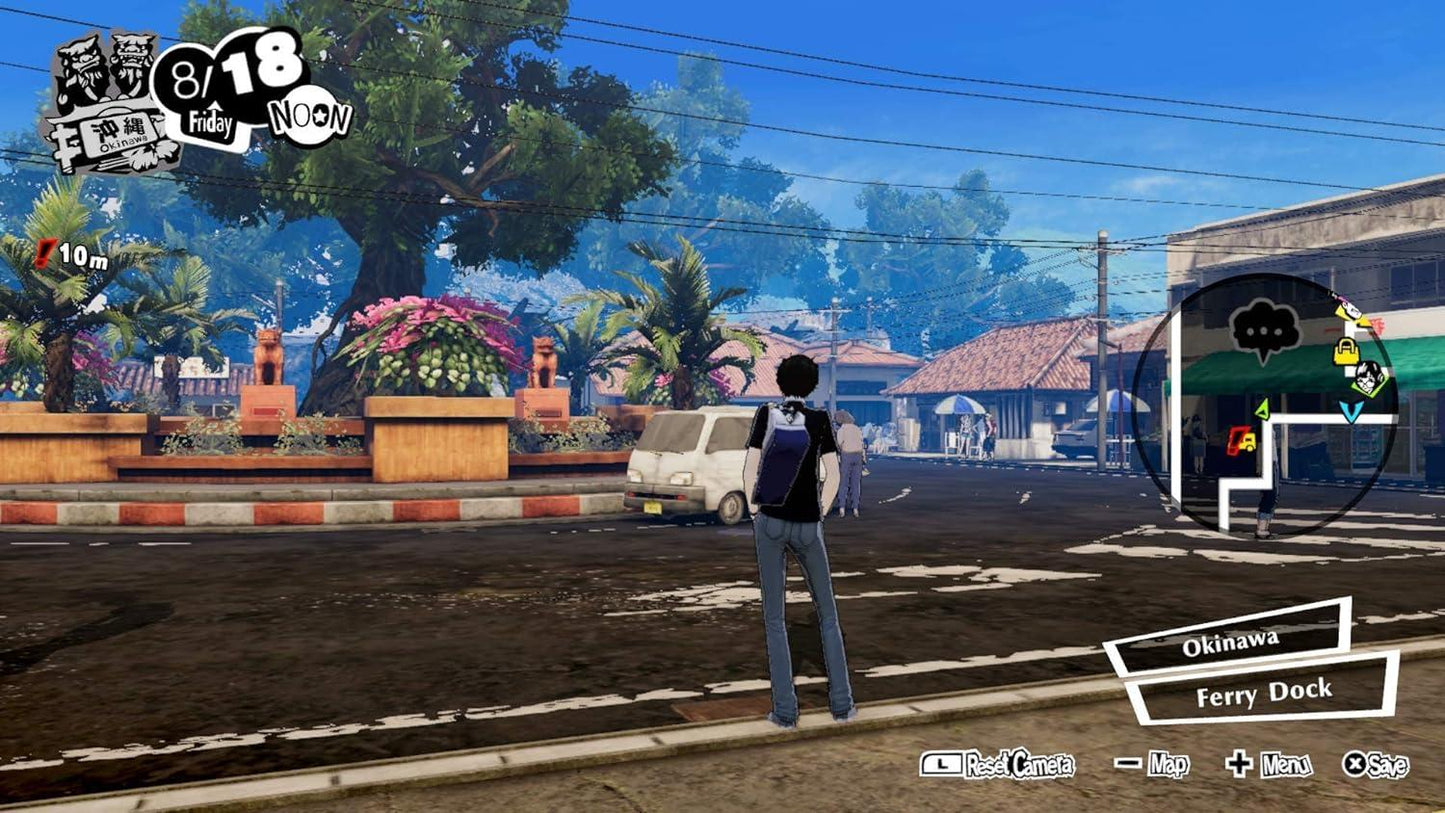Click the green player arrow in the minimap
Viewport: 1445px width, 813px height.
[1262, 409]
